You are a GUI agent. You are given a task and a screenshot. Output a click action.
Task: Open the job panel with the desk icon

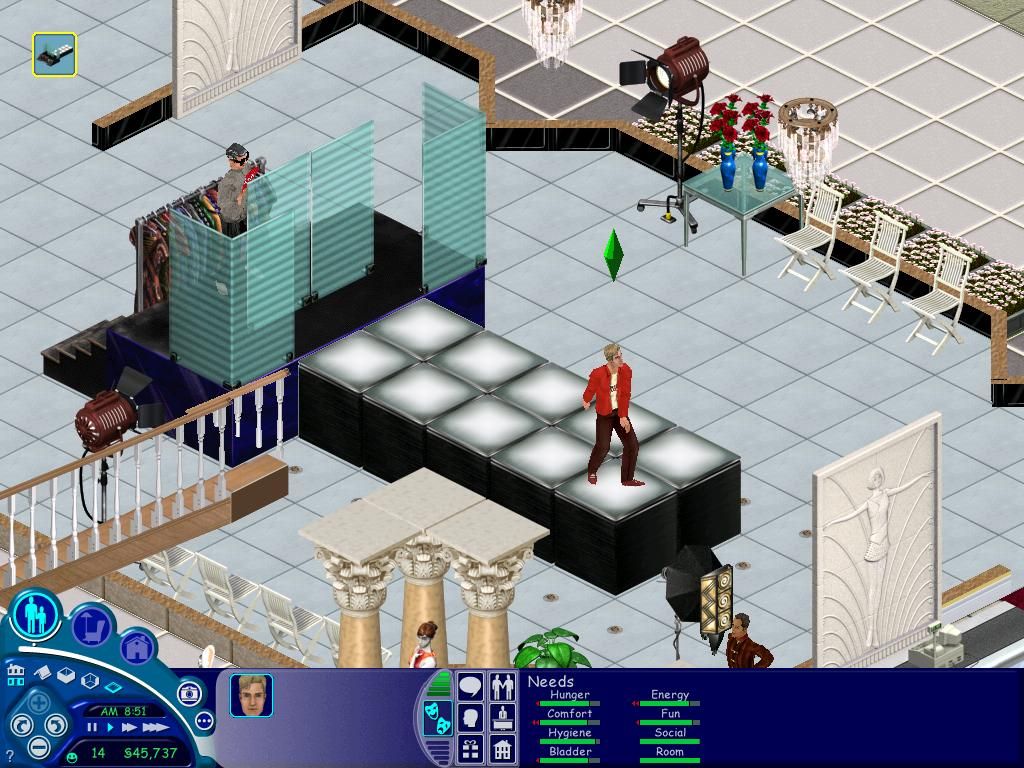click(502, 717)
